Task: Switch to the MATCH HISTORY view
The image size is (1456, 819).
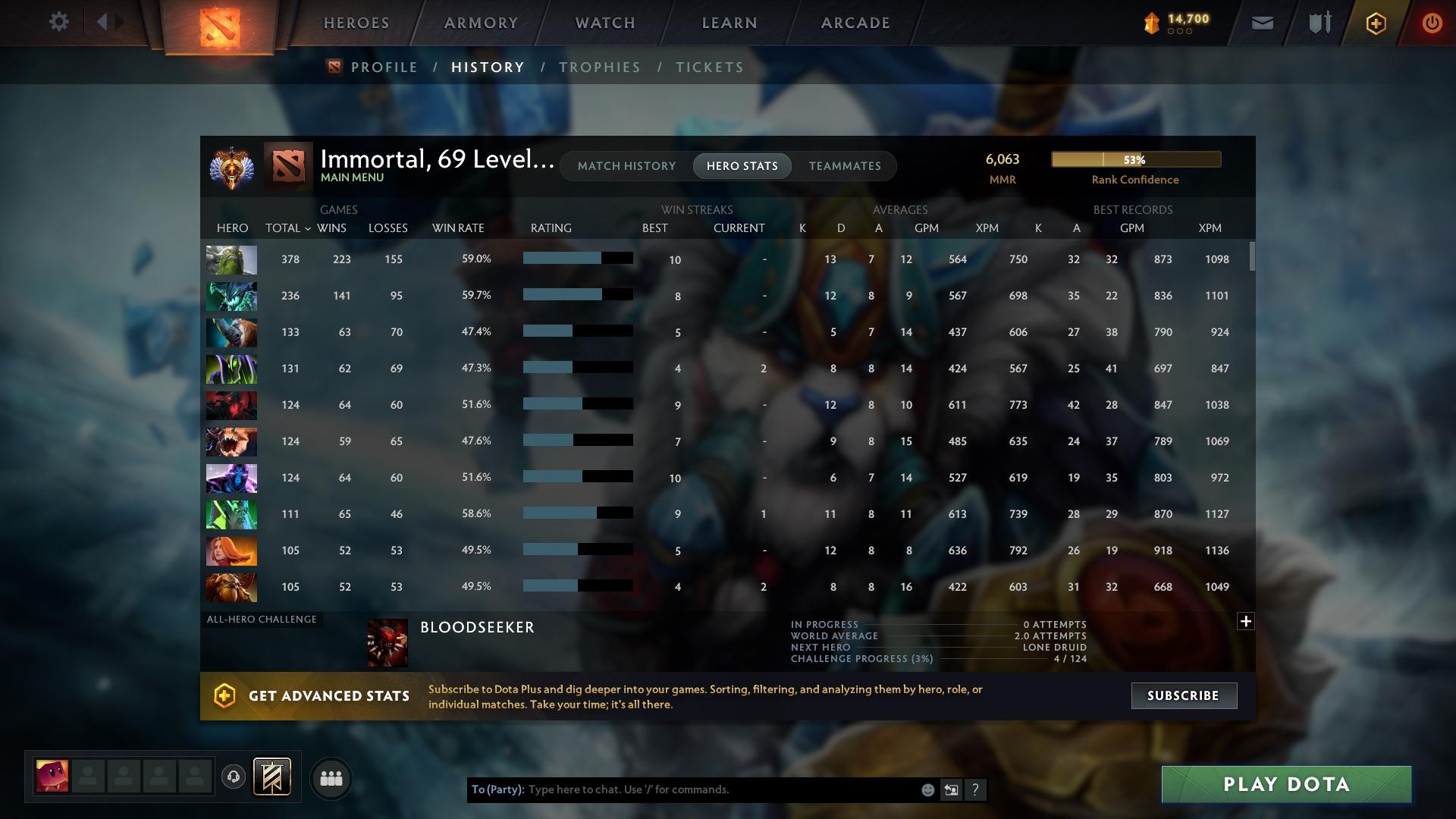Action: (x=626, y=165)
